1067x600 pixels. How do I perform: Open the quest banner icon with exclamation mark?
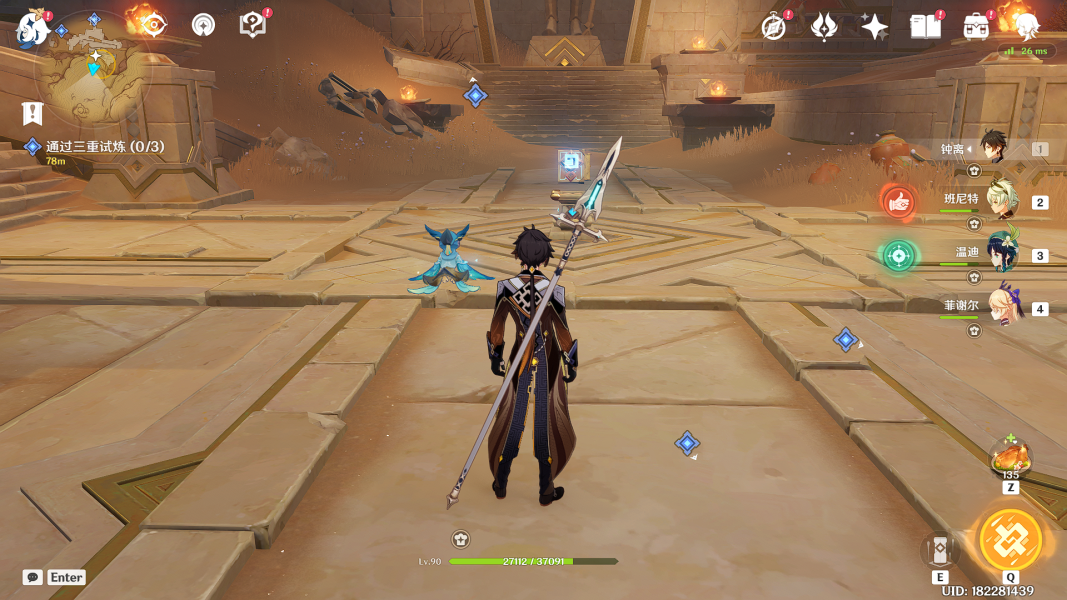[x=34, y=113]
